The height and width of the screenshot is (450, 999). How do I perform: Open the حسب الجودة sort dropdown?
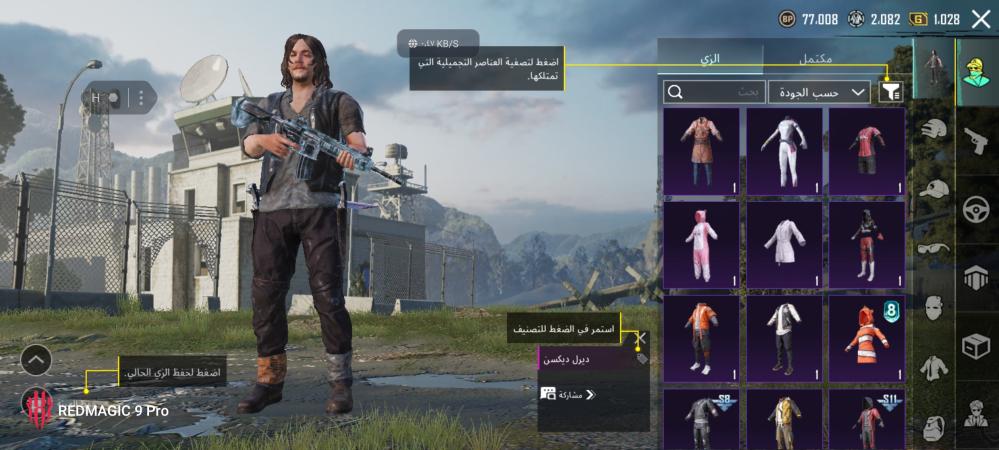pos(819,92)
